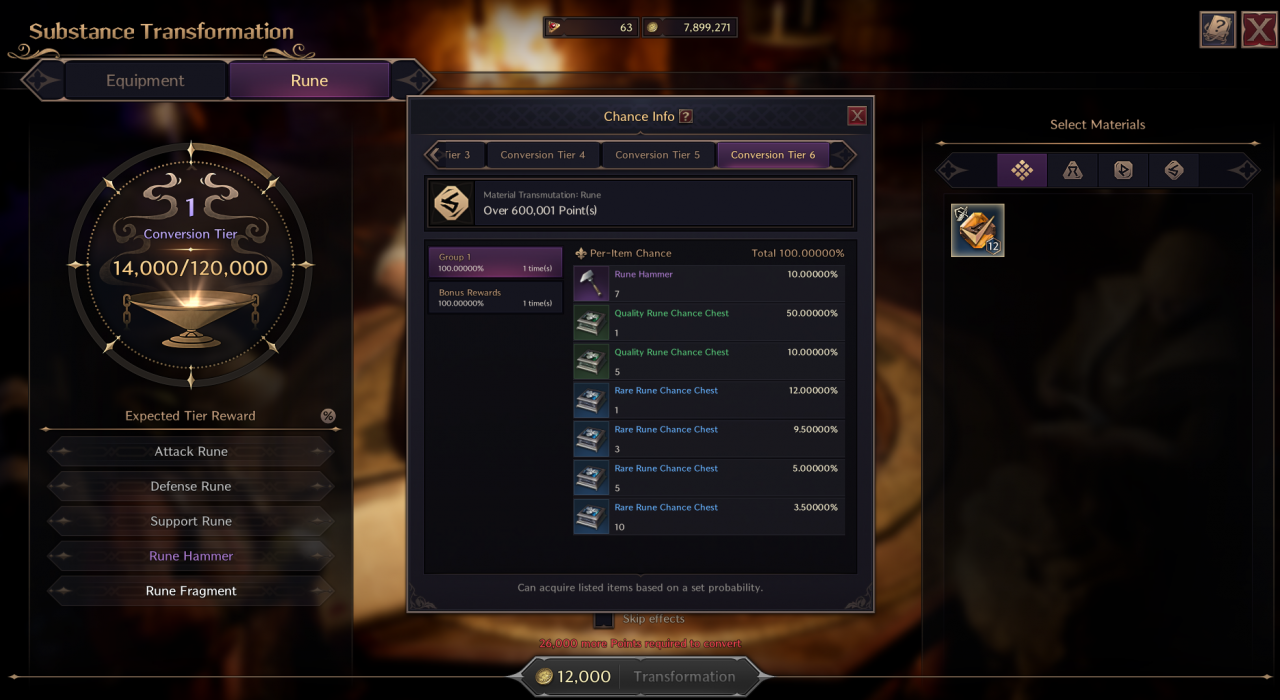Close the Substance Transformation window

1259,30
